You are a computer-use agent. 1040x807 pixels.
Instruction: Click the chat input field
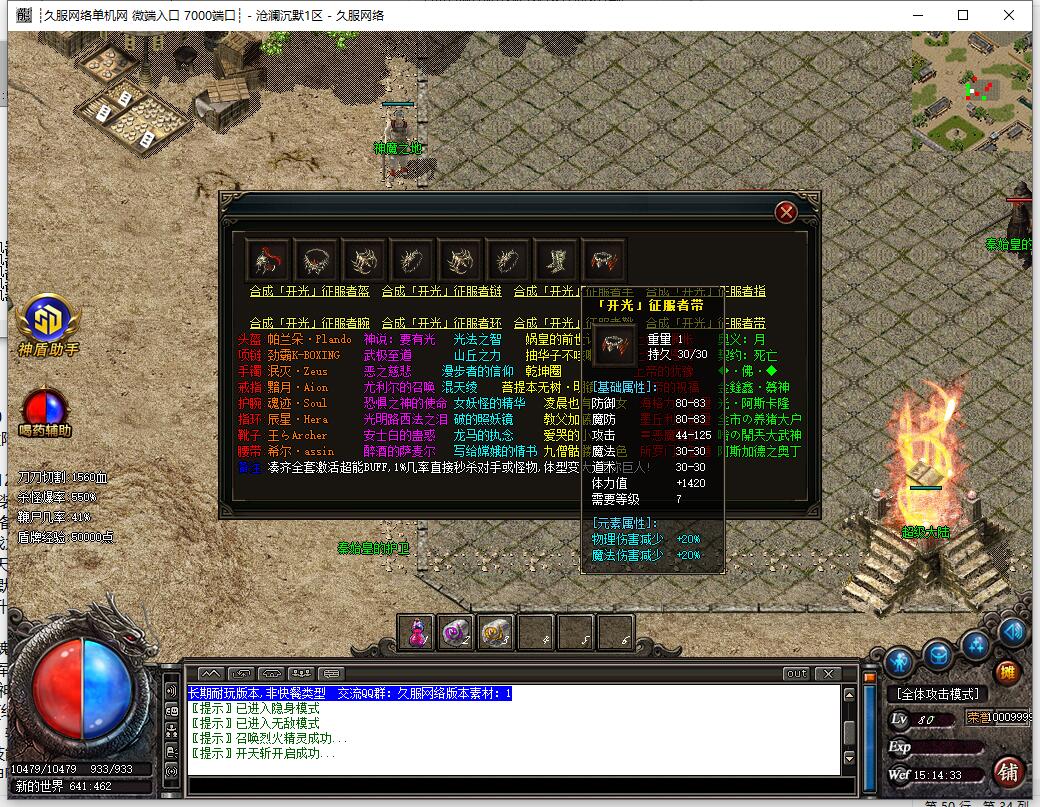510,785
